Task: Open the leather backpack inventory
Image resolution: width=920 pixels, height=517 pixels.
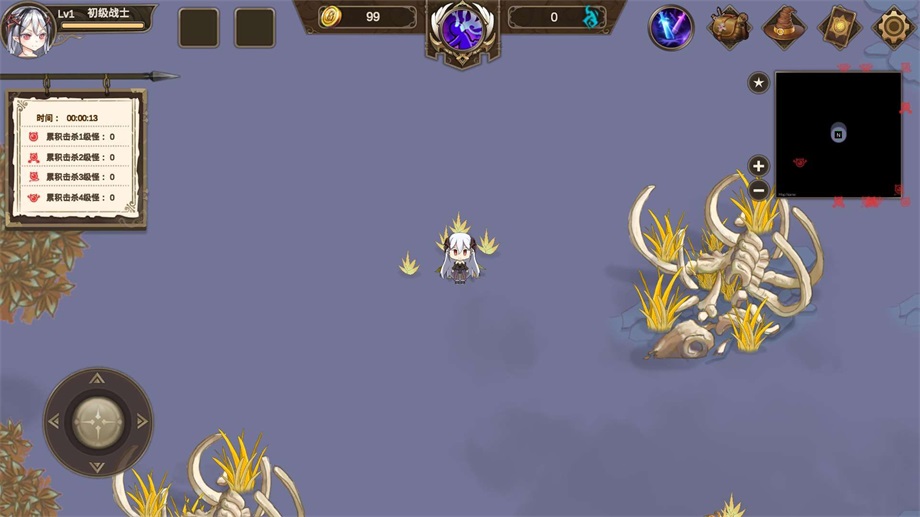Action: click(729, 27)
